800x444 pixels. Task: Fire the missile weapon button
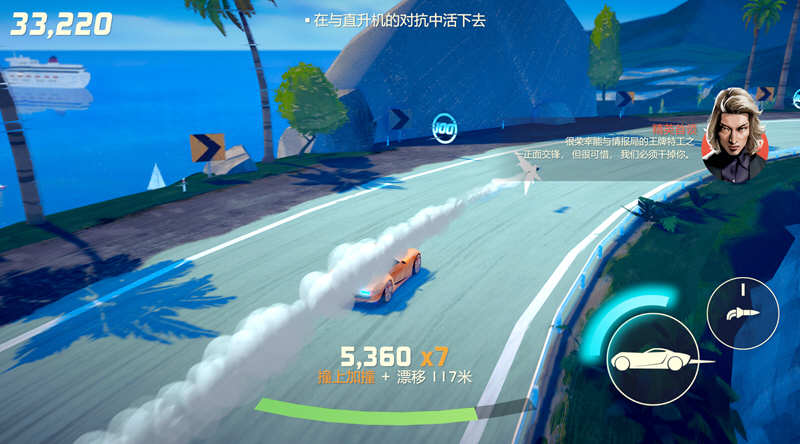point(742,313)
